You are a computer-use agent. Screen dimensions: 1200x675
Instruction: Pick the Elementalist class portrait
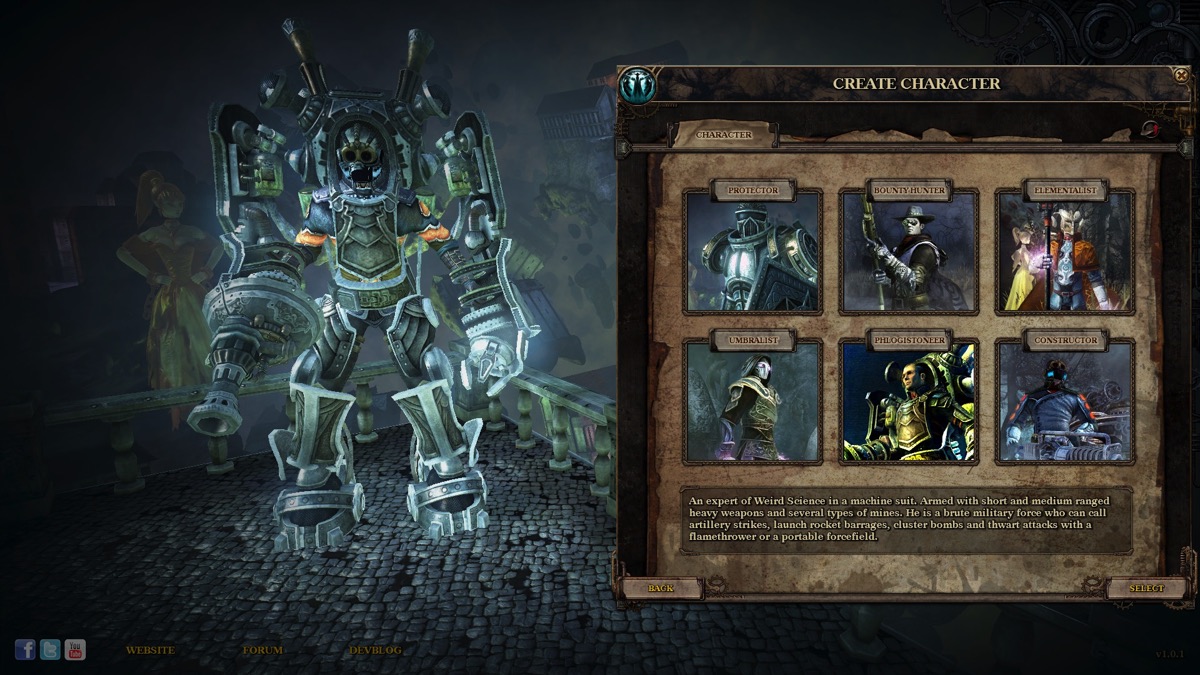click(x=1065, y=251)
